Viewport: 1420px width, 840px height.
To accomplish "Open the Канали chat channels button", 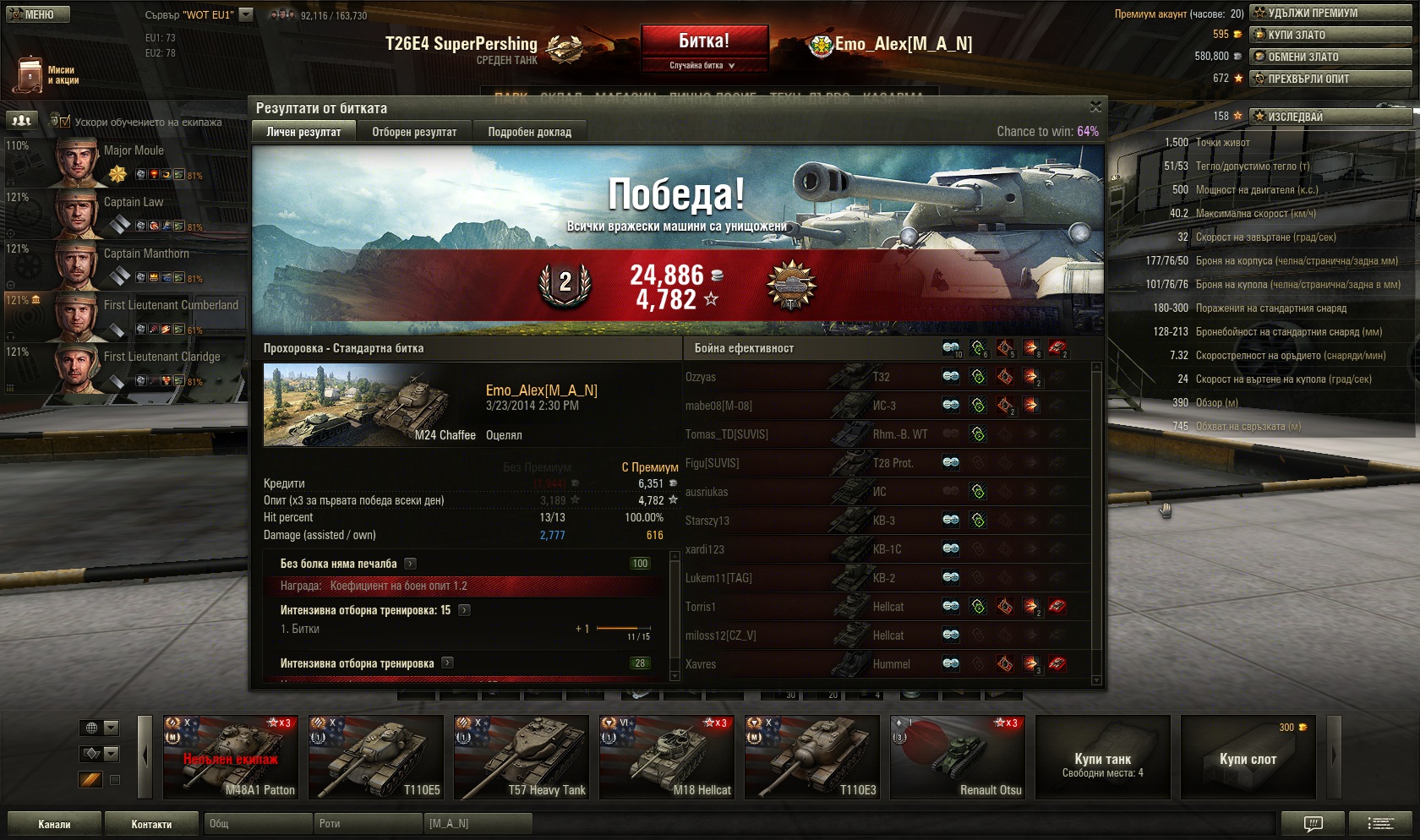I will click(x=54, y=824).
